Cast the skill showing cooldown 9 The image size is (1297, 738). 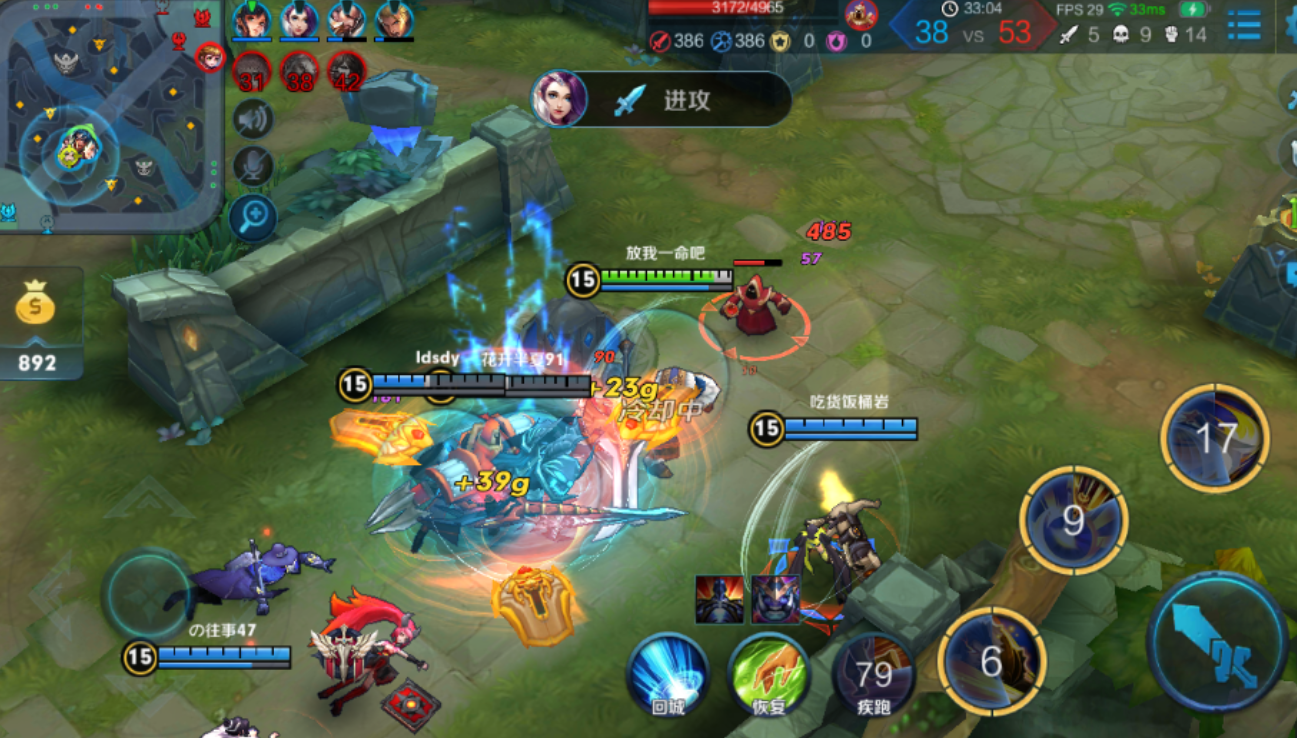1074,520
